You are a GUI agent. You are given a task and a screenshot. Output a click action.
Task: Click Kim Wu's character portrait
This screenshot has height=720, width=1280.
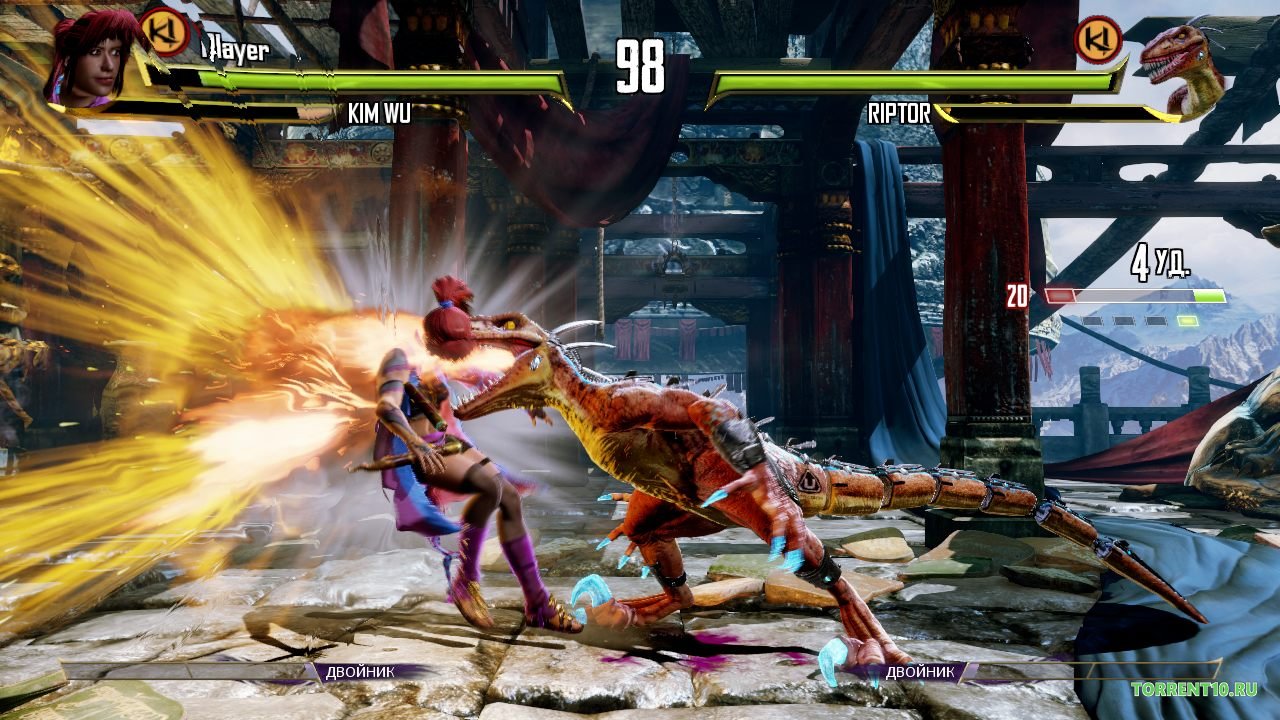pos(92,57)
